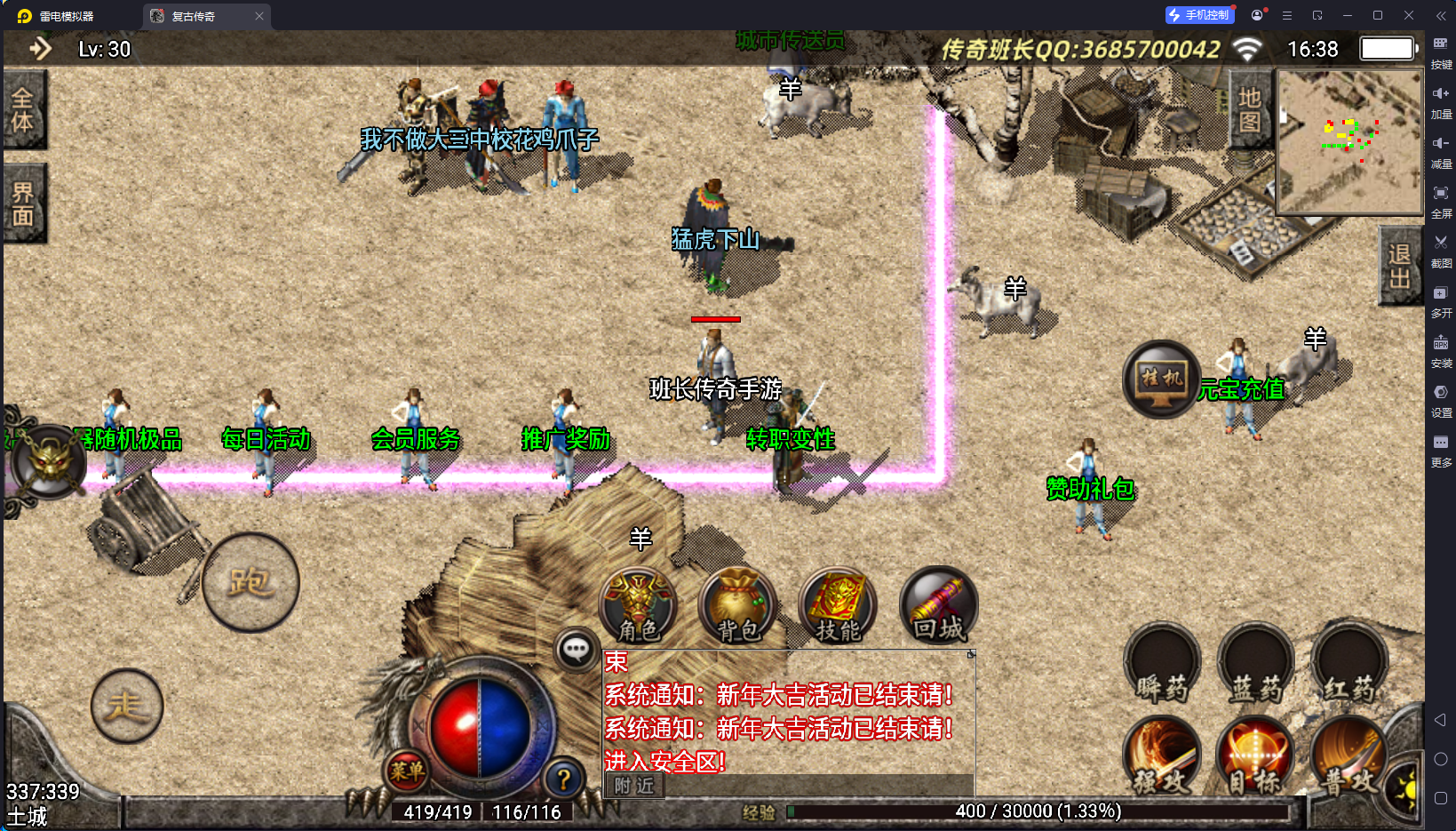
Task: Activate 挂机 auto-play
Action: pyautogui.click(x=1162, y=380)
